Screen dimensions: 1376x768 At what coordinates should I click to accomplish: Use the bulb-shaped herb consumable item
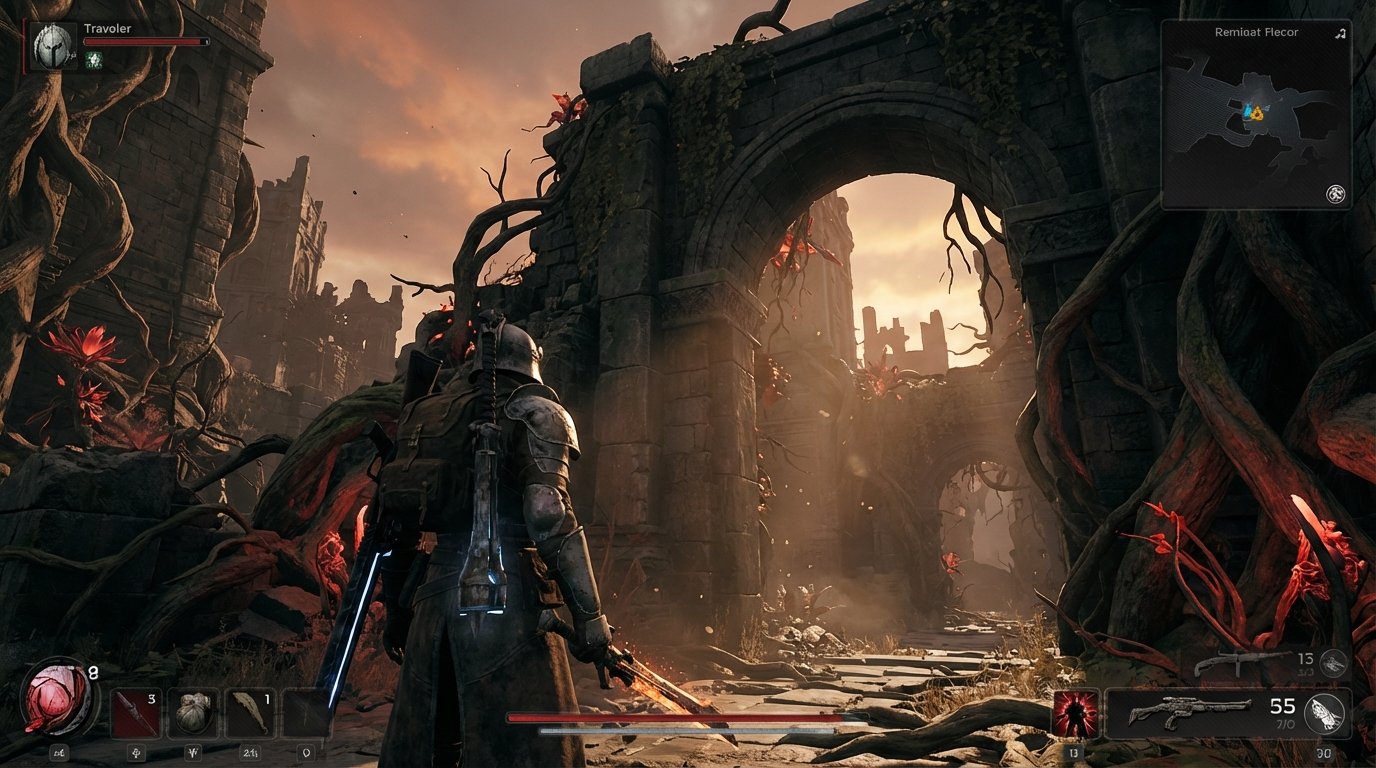tap(193, 713)
